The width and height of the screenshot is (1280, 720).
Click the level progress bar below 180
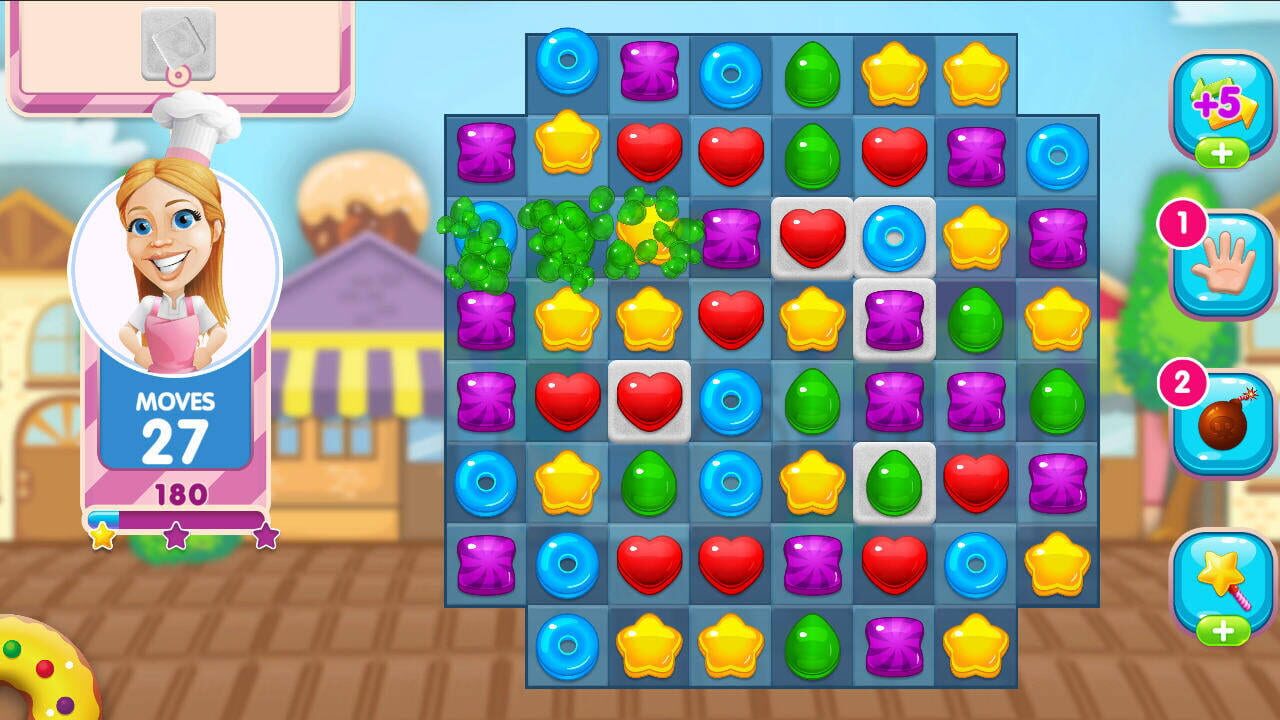pos(178,519)
